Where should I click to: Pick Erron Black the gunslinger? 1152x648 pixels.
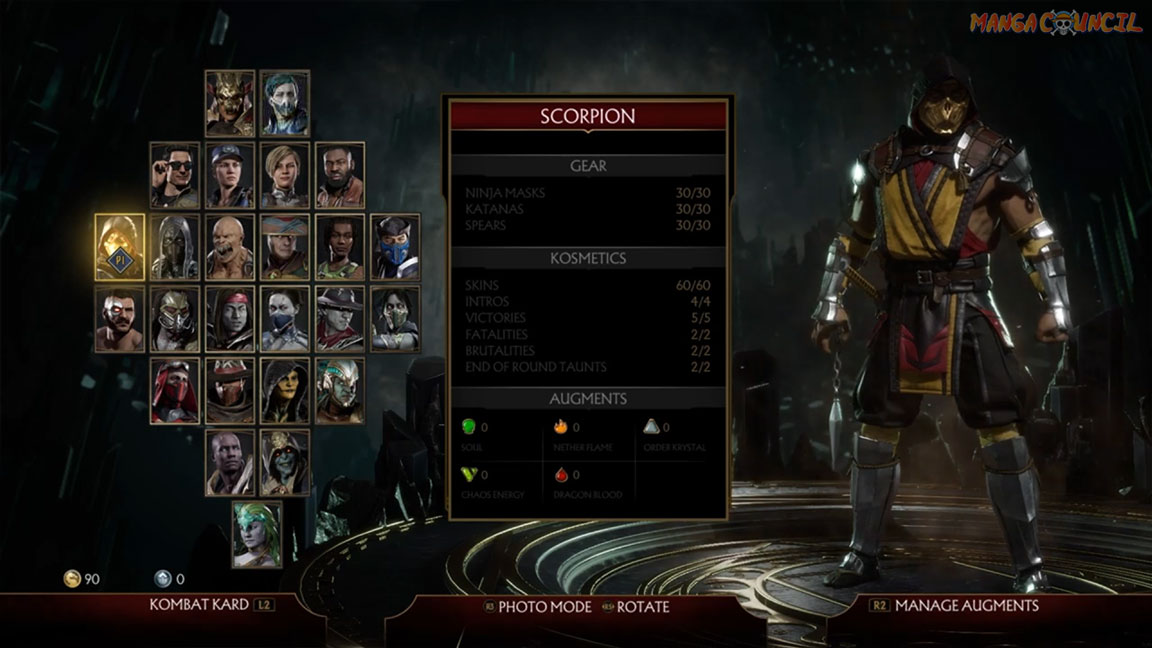[x=230, y=391]
